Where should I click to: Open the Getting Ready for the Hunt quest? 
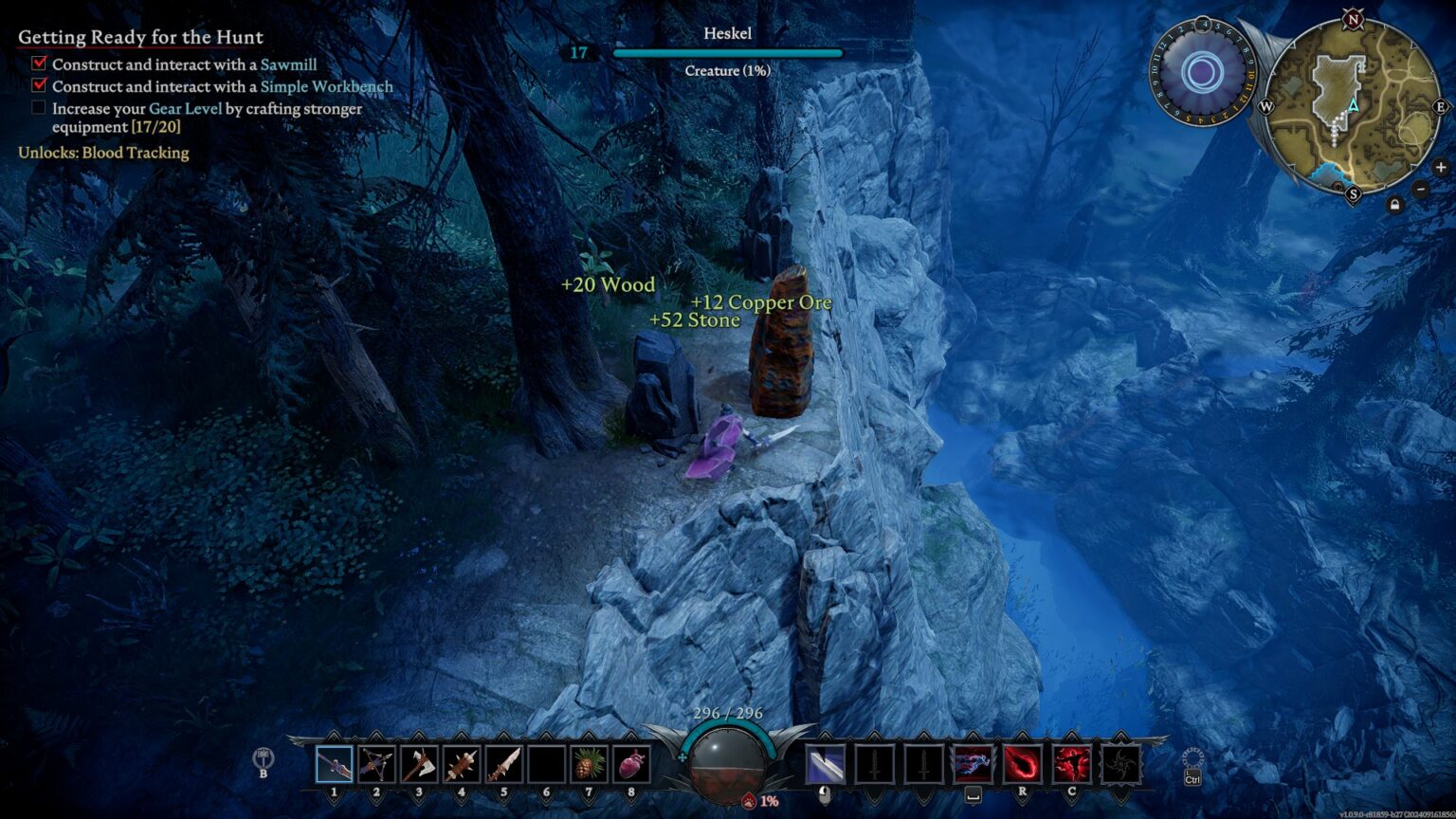(x=140, y=37)
